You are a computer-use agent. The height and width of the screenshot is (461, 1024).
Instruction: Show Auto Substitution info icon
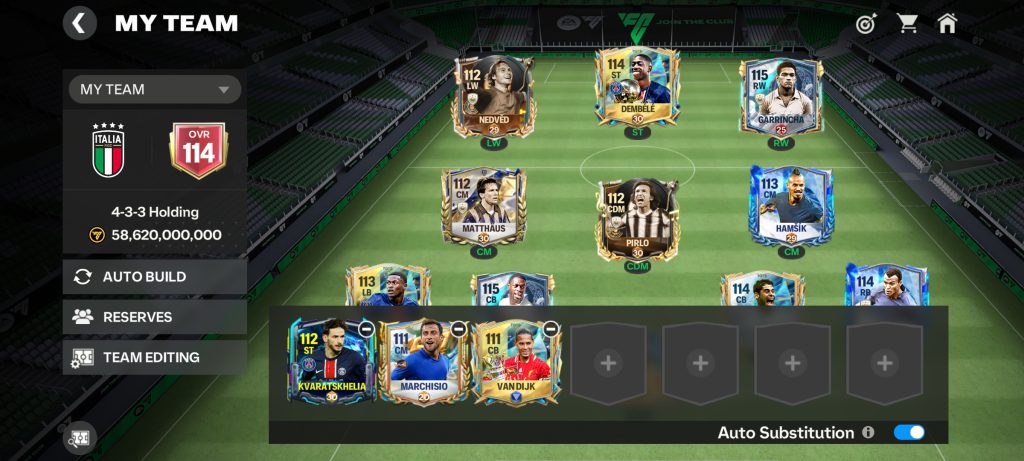click(868, 433)
